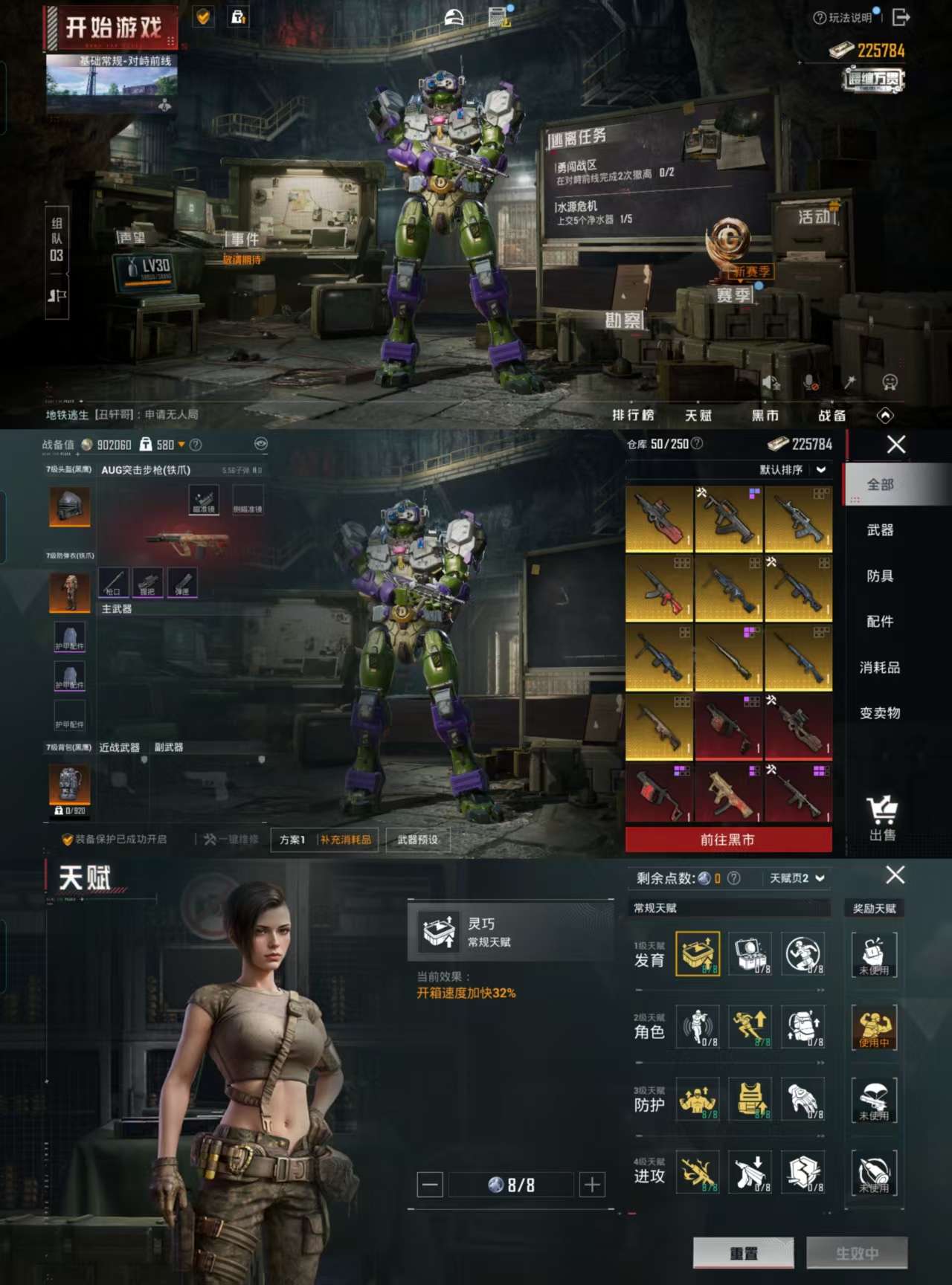Open the 排行榜 leaderboard

pyautogui.click(x=633, y=415)
